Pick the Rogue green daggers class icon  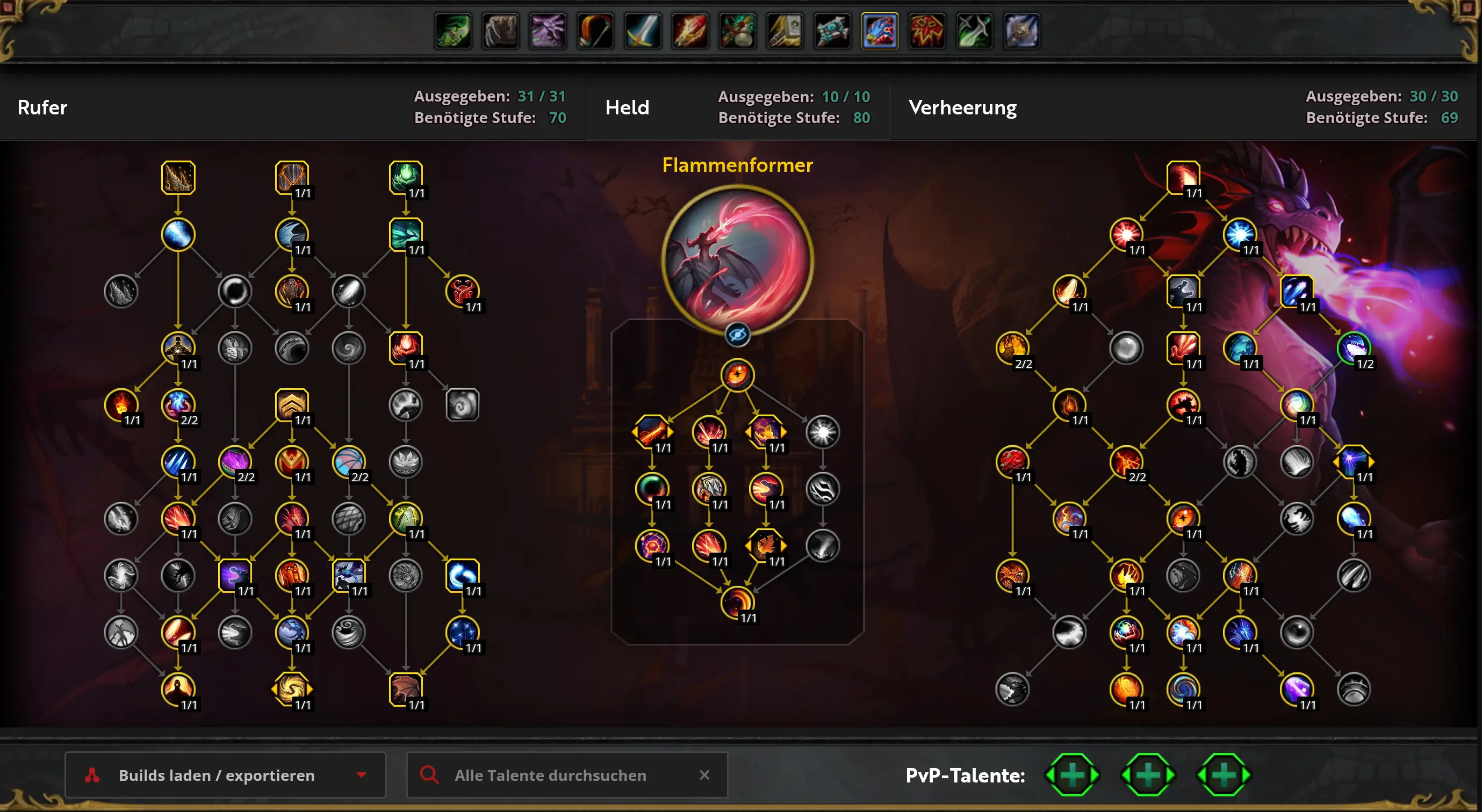coord(974,31)
